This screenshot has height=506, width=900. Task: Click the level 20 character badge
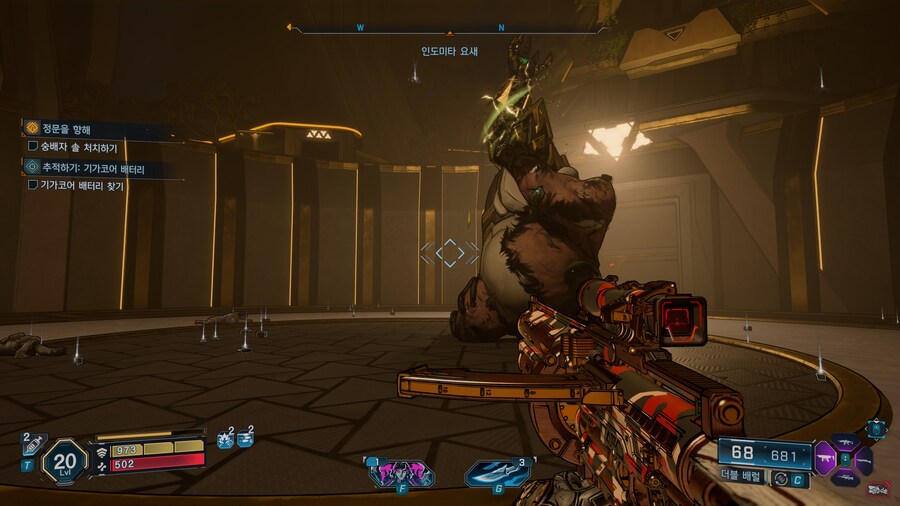point(63,461)
